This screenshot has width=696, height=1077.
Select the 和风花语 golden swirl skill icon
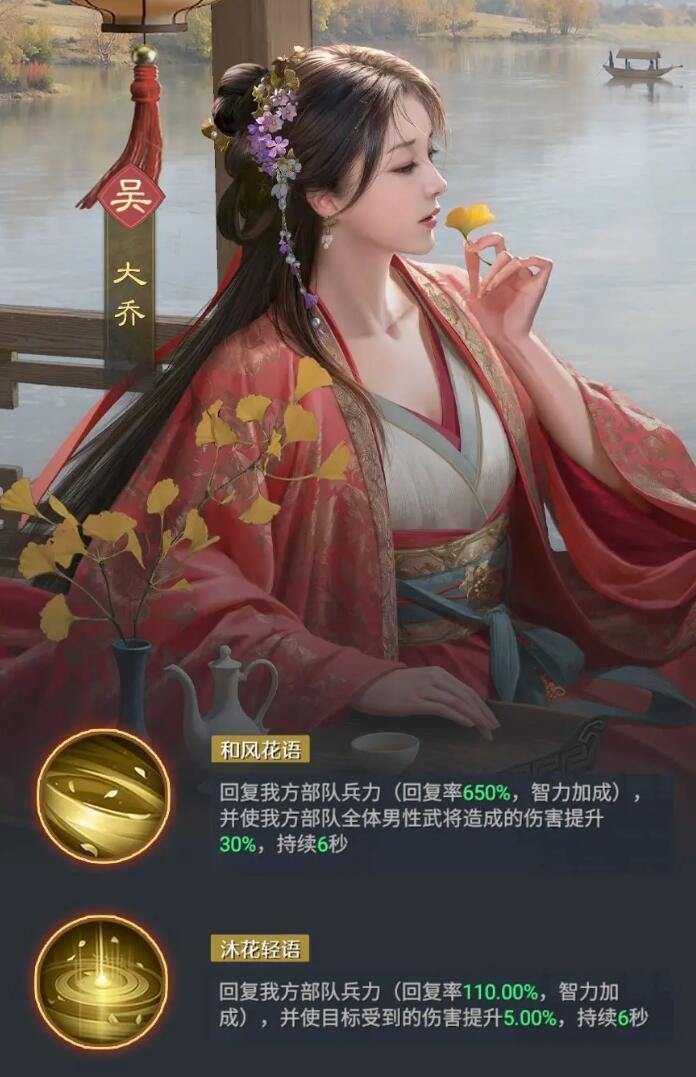[x=103, y=796]
